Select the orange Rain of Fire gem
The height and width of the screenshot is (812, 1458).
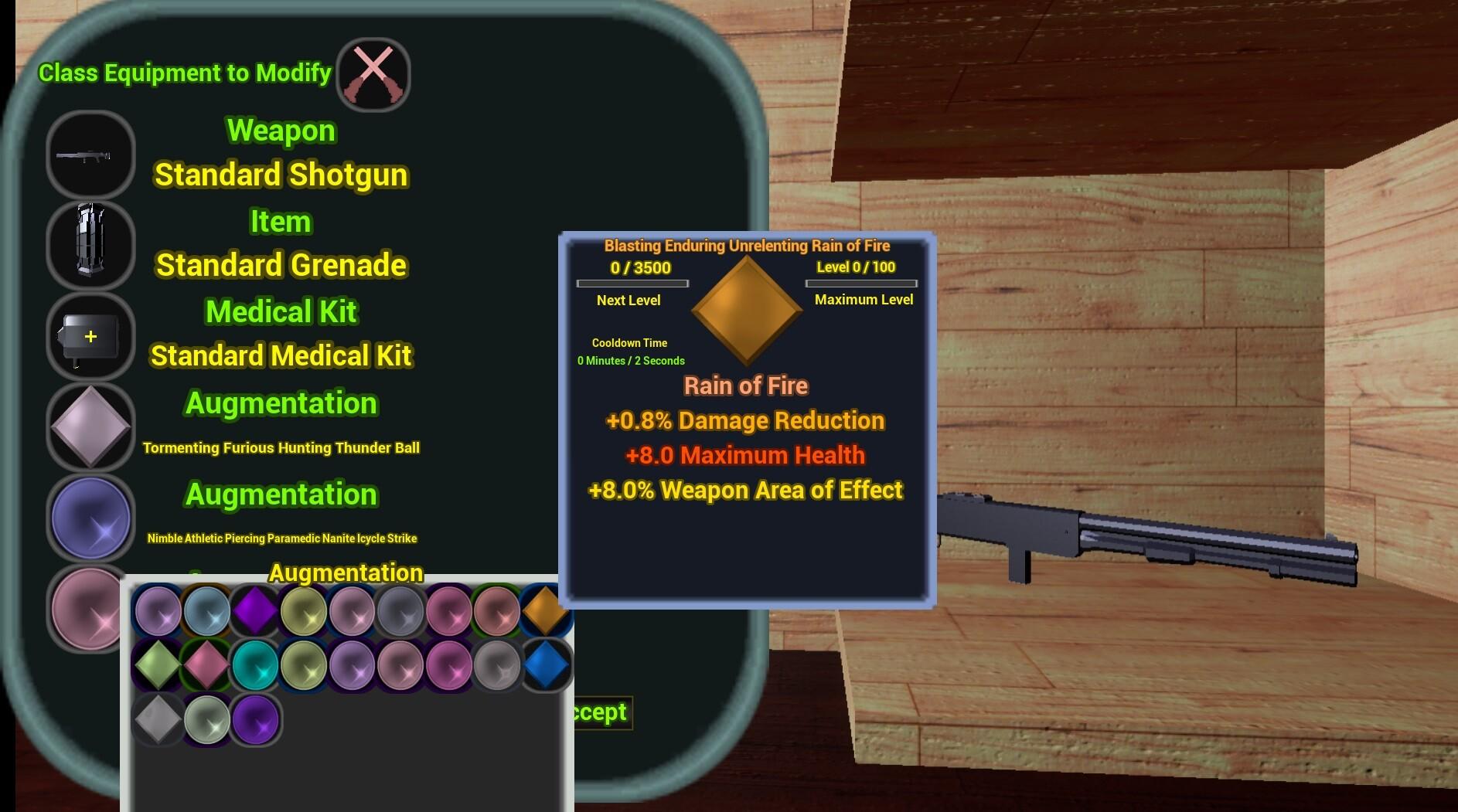coord(547,611)
